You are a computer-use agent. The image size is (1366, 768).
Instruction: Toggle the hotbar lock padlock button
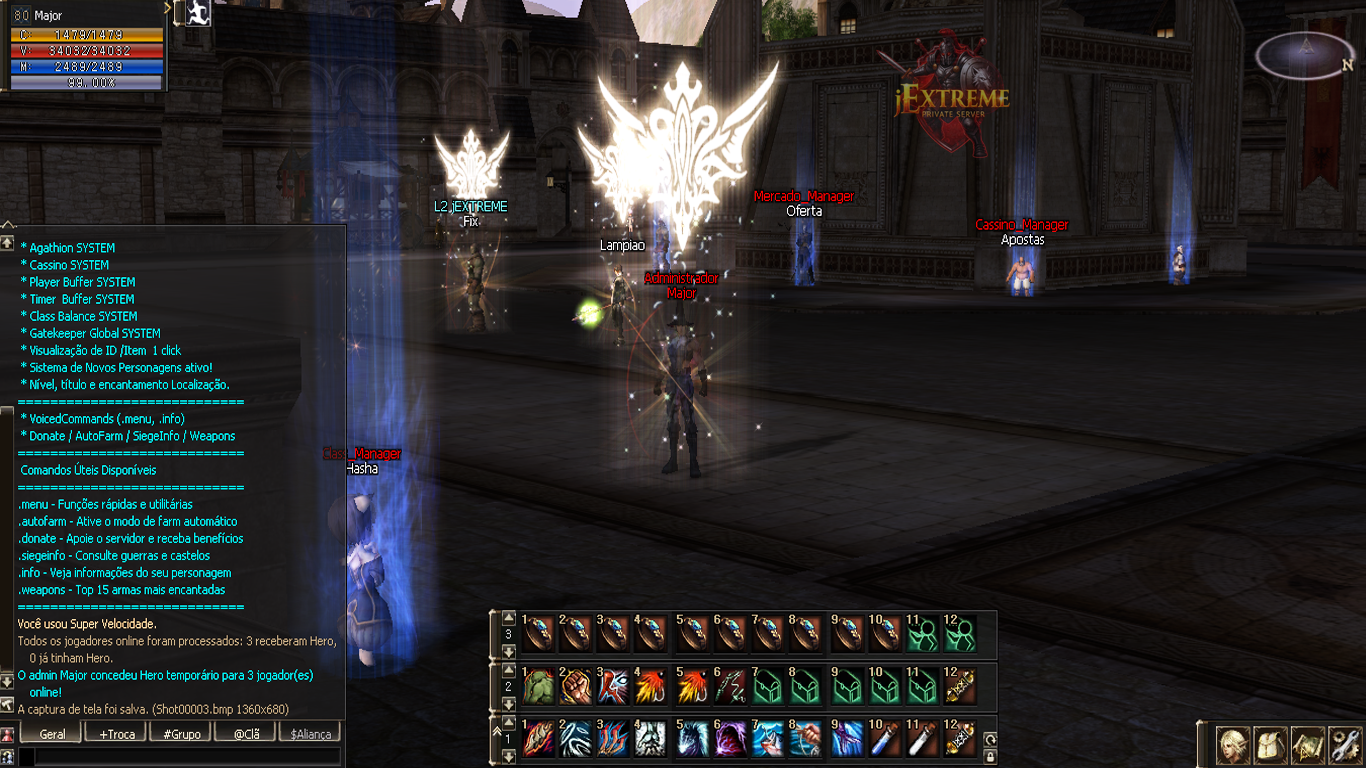pyautogui.click(x=990, y=757)
